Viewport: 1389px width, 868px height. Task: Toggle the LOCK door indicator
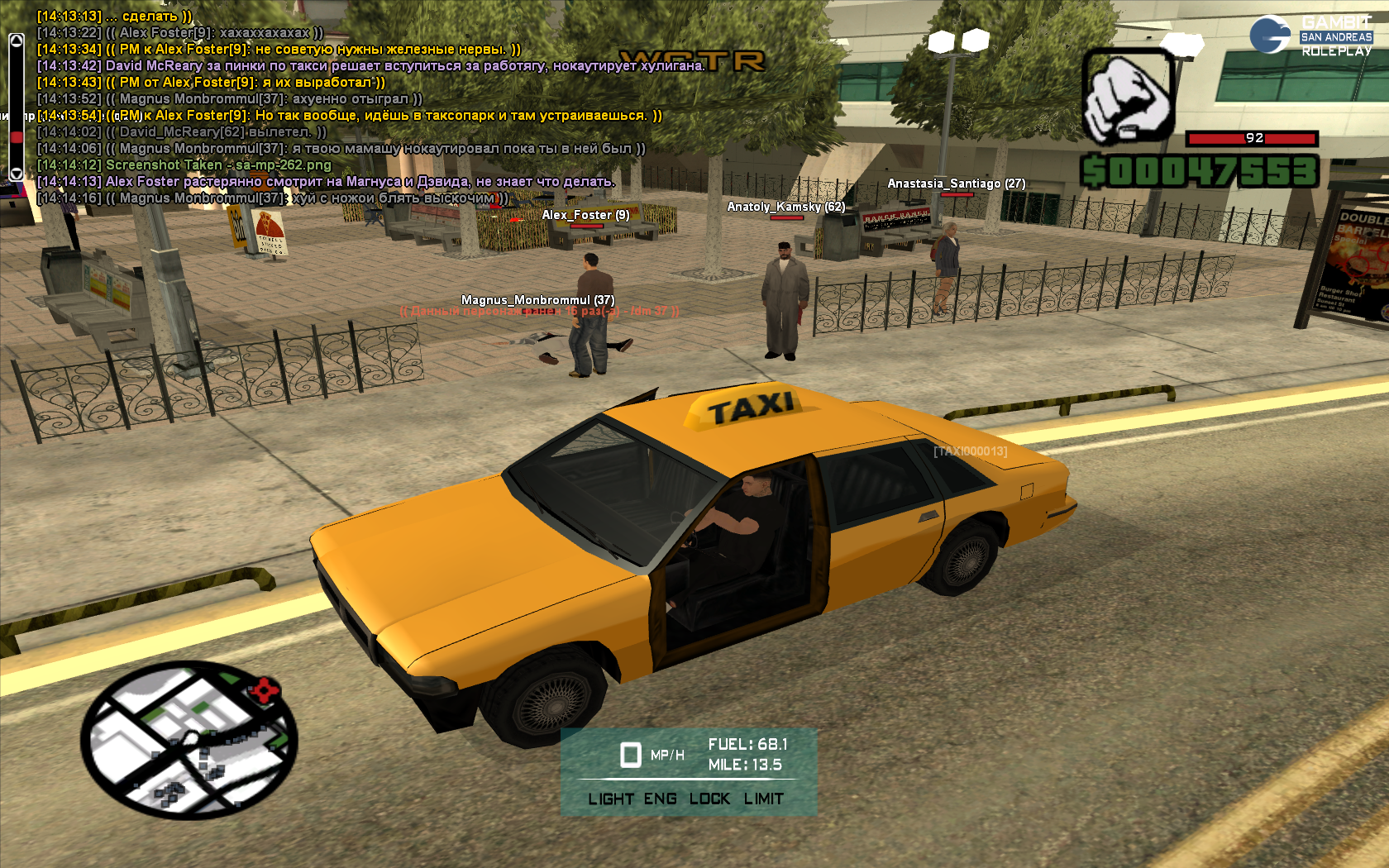coord(709,799)
